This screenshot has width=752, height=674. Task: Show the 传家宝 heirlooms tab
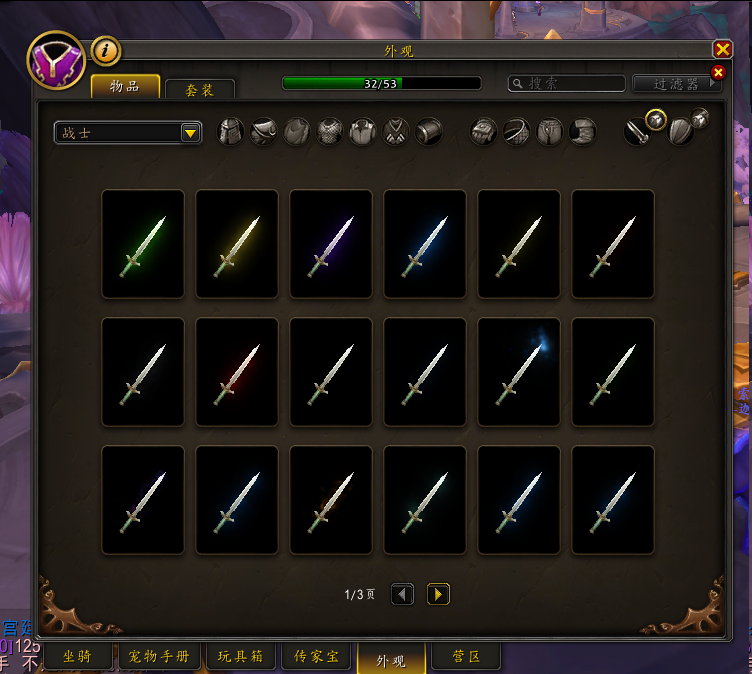[x=316, y=657]
